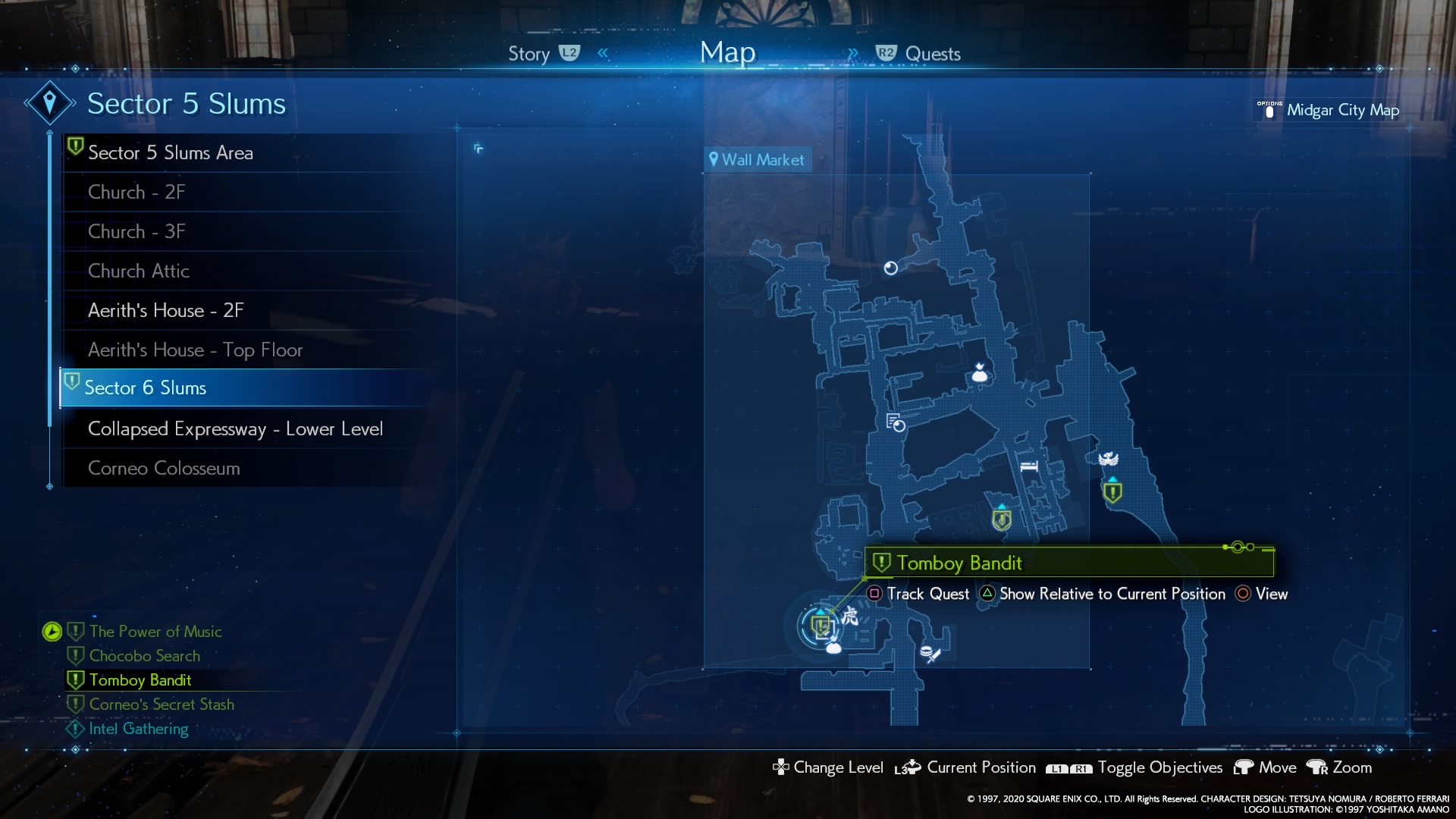Choose Collapsed Expressway - Lower Level
The image size is (1456, 819).
click(235, 428)
